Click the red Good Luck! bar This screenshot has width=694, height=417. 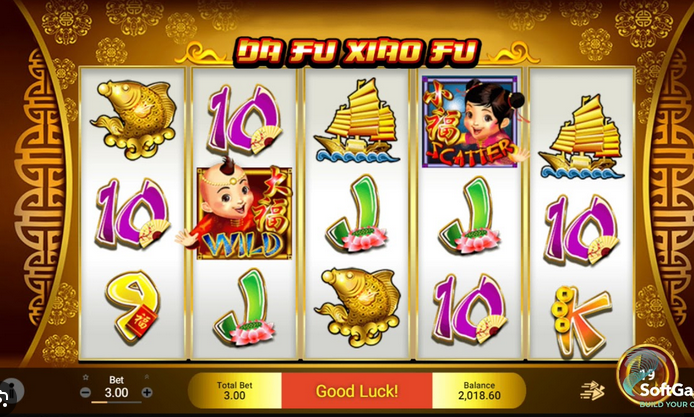click(x=357, y=391)
